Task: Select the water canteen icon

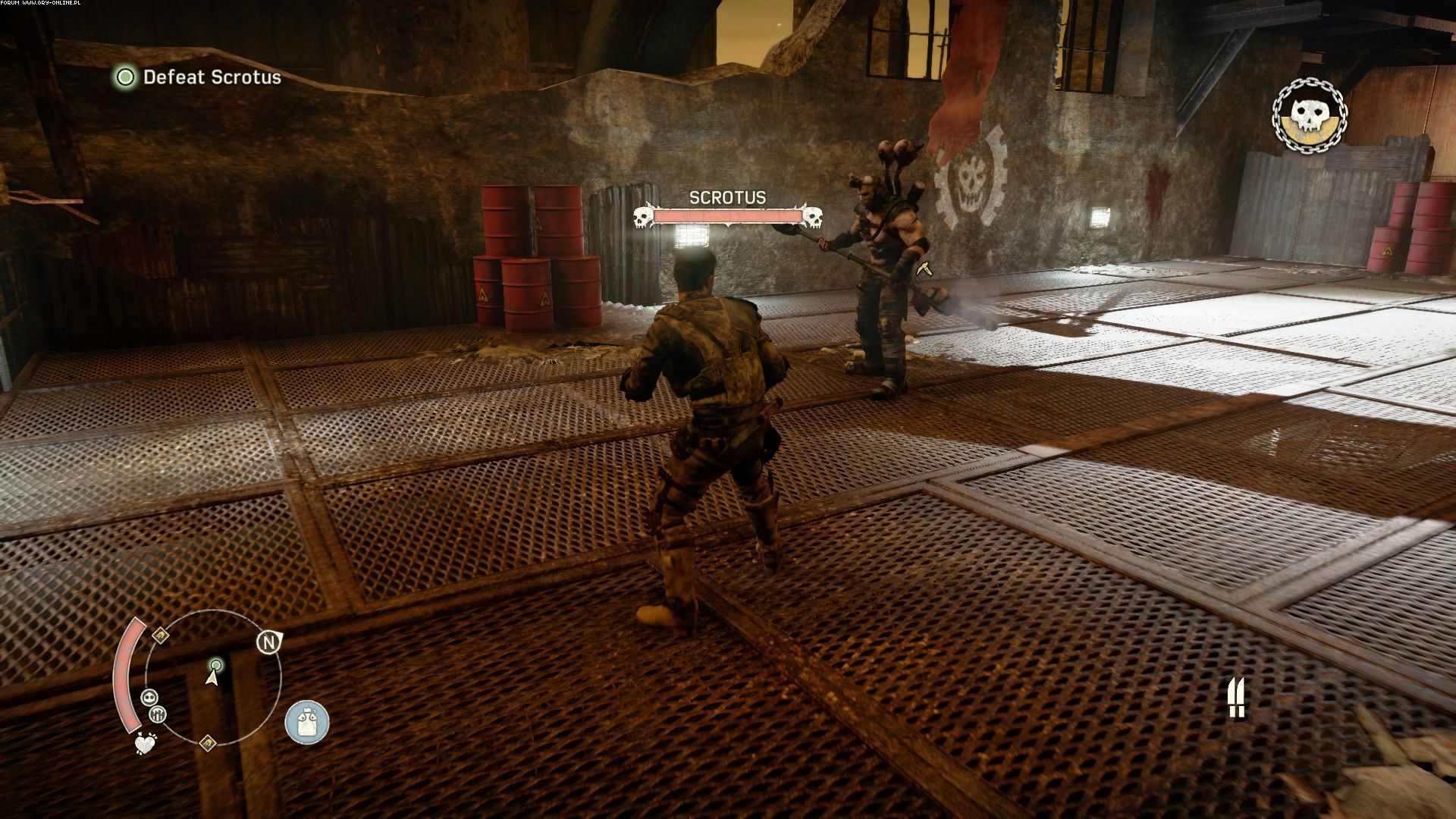Action: [307, 721]
